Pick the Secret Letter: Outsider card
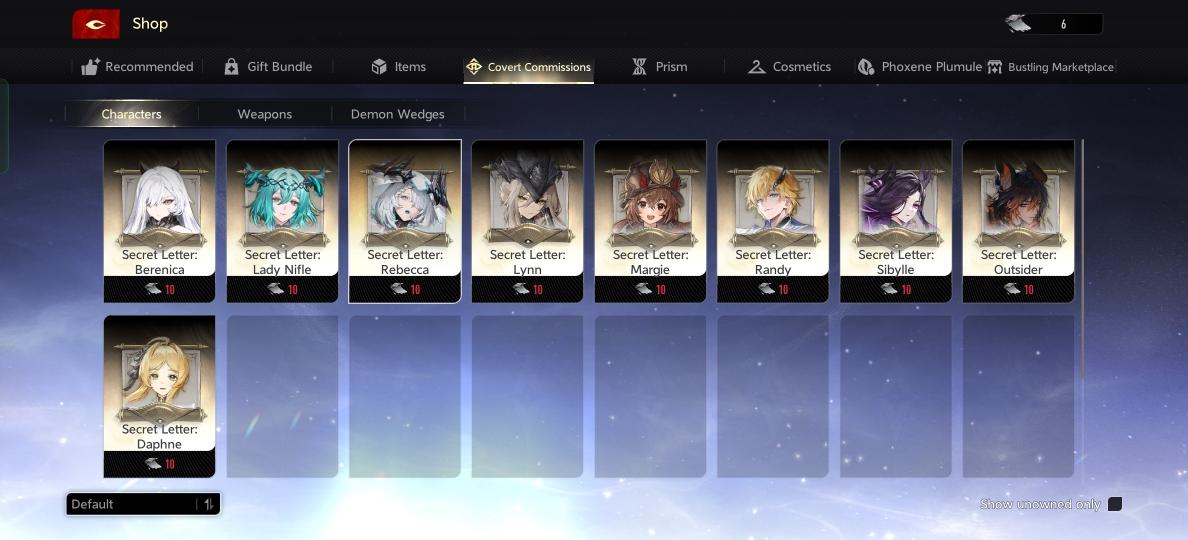The height and width of the screenshot is (540, 1188). click(1018, 220)
